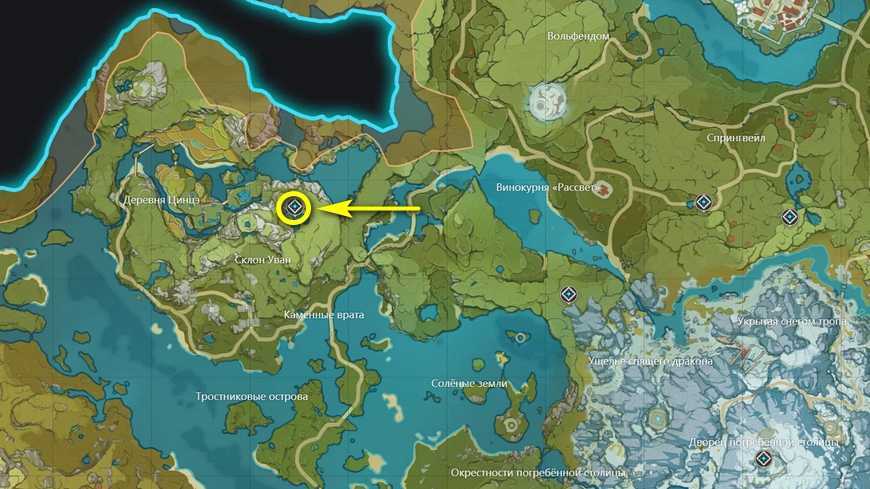This screenshot has height=489, width=870.
Task: Select the waypoint south of Винокурня «Рассвет»
Action: [x=568, y=295]
